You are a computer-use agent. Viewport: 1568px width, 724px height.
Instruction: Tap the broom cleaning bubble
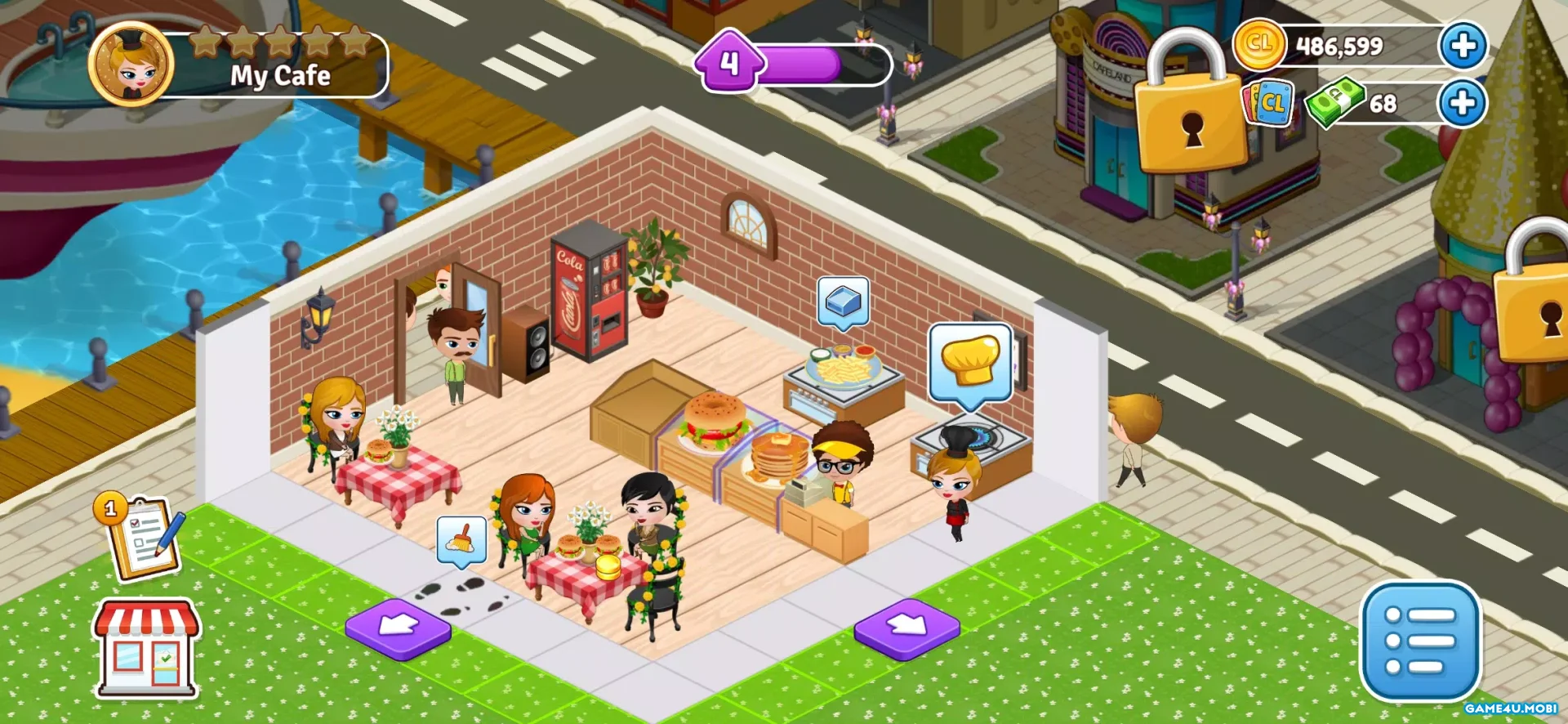point(461,539)
